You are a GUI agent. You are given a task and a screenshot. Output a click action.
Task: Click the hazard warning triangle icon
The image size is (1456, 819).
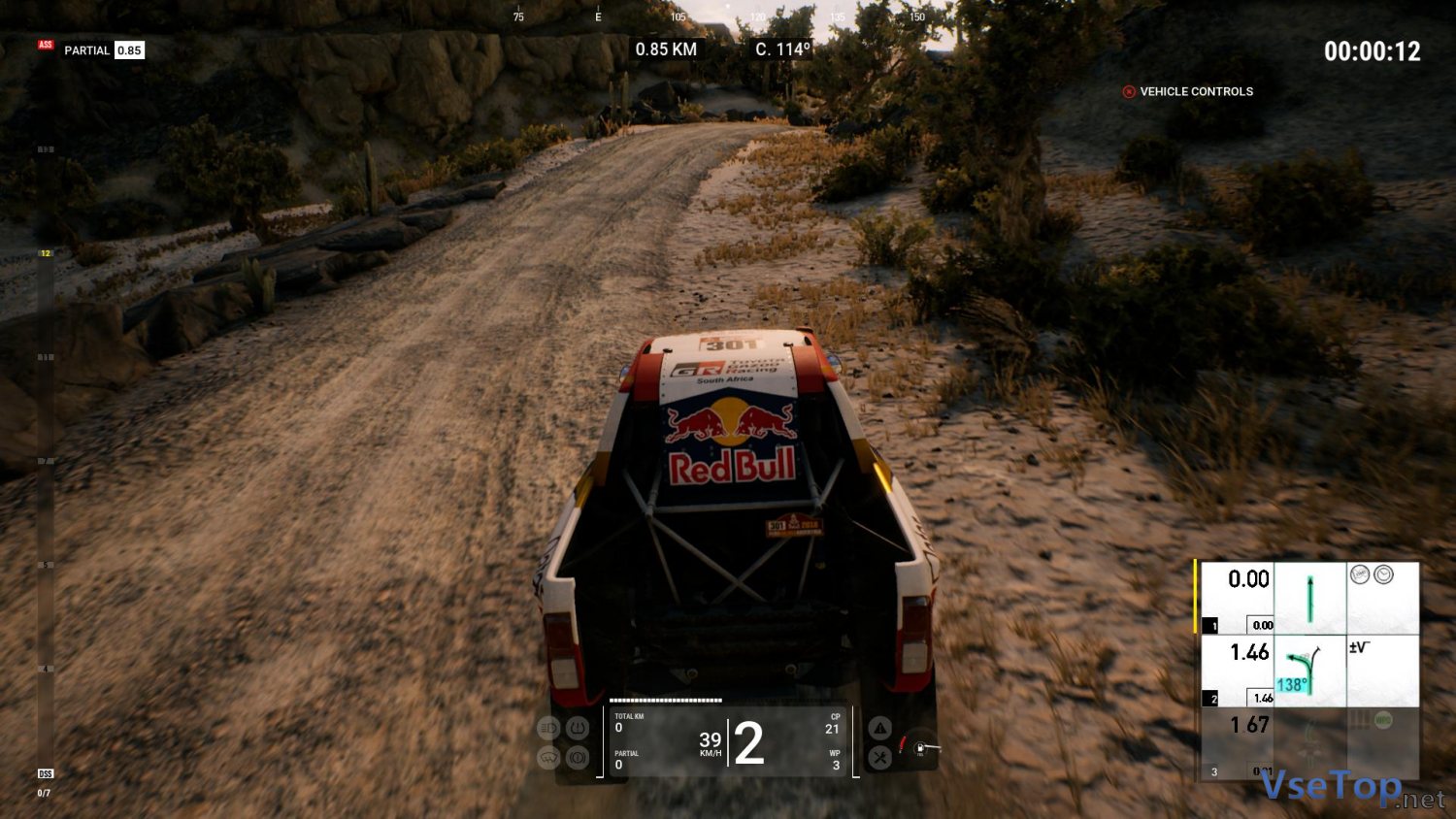879,728
